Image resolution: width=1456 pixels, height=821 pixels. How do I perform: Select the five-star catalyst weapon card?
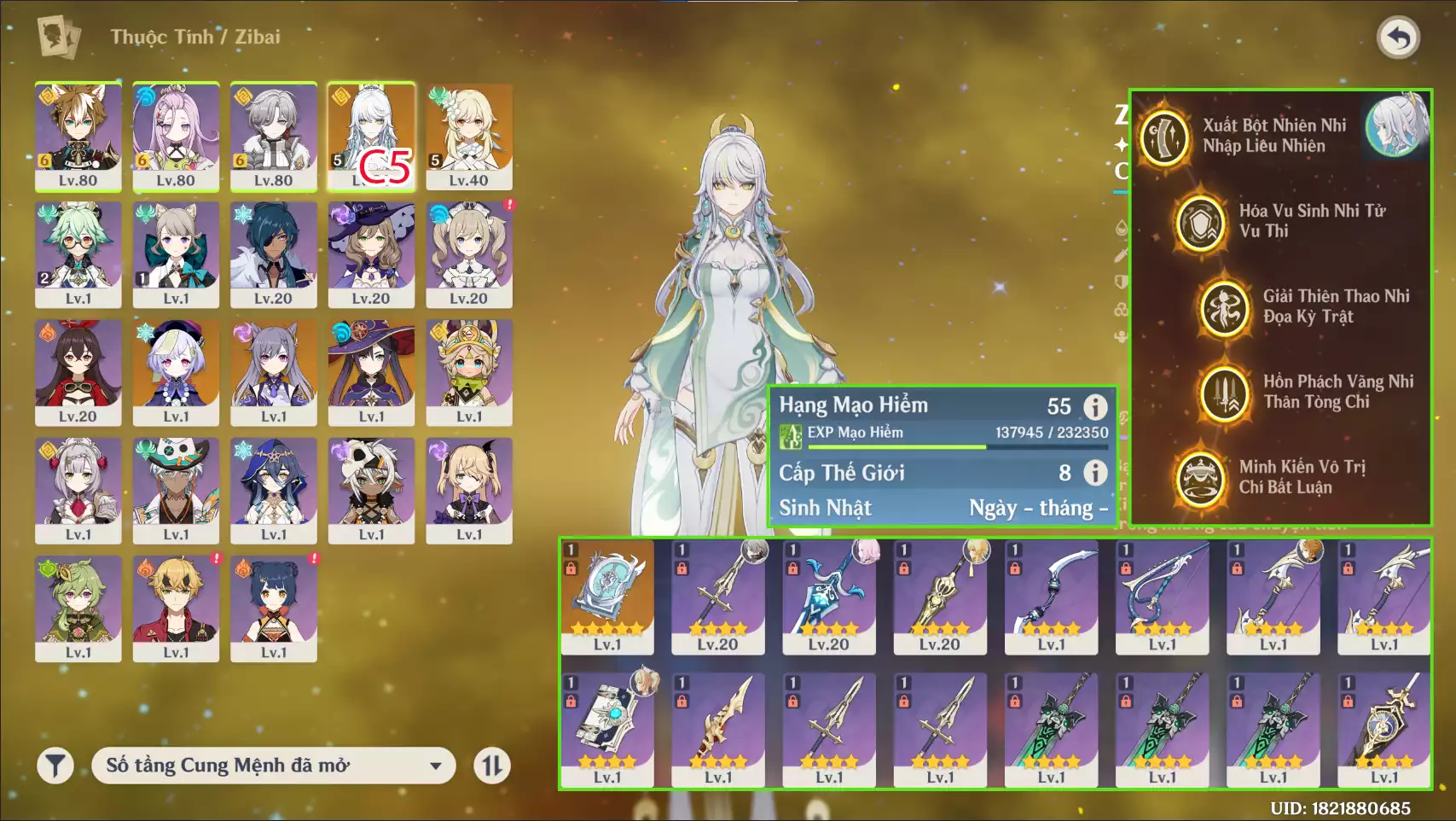coord(607,596)
